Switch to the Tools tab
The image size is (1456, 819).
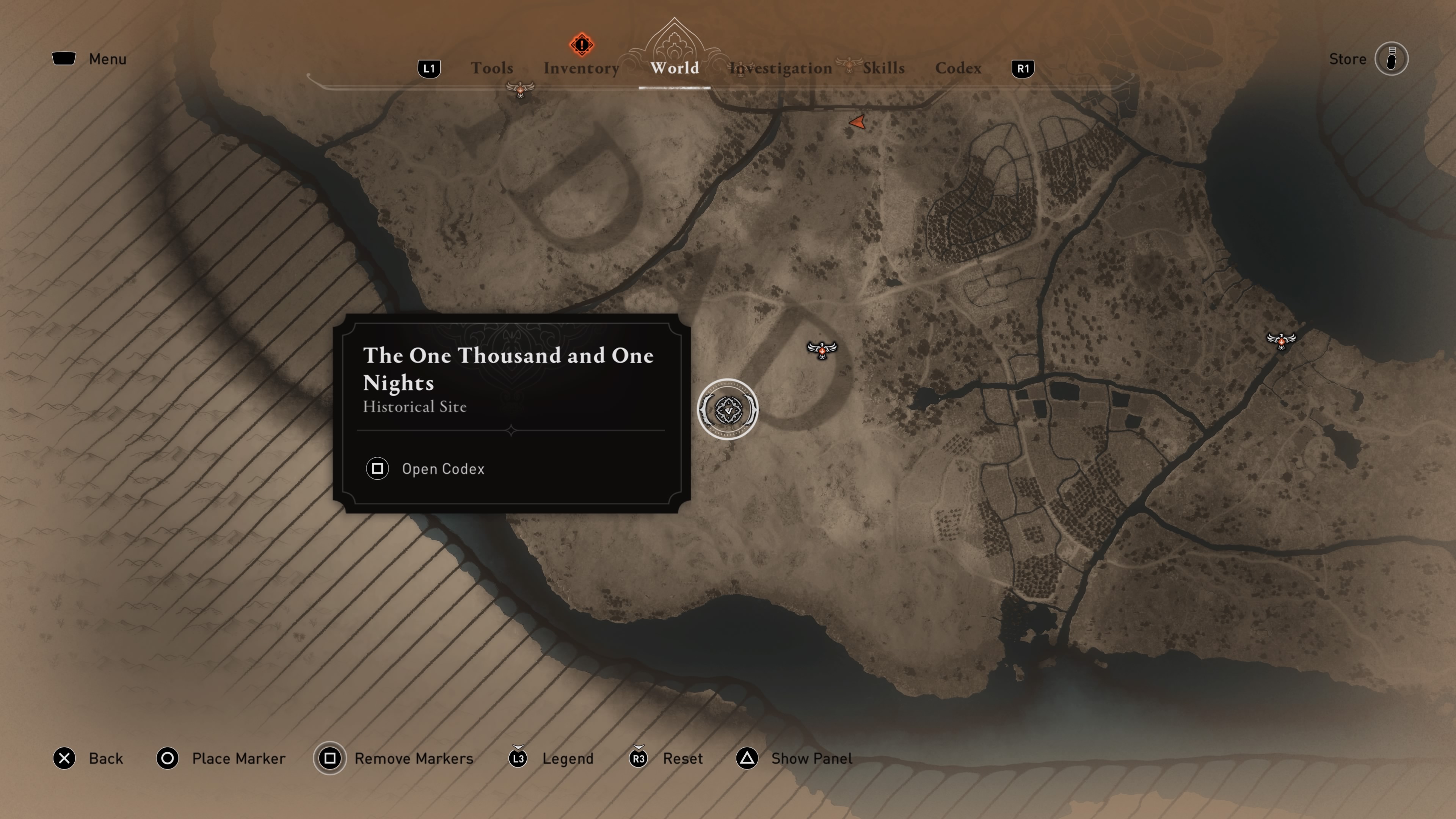[492, 68]
